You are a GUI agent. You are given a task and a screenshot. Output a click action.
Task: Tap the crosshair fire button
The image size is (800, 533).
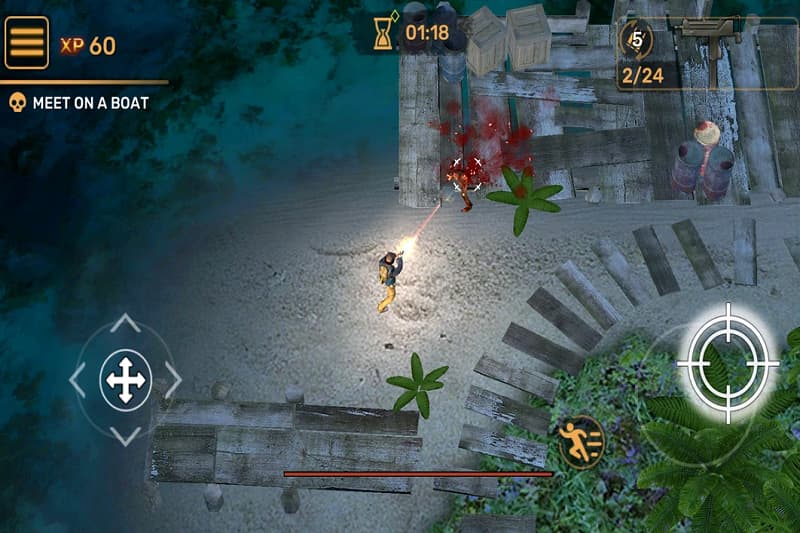[728, 362]
